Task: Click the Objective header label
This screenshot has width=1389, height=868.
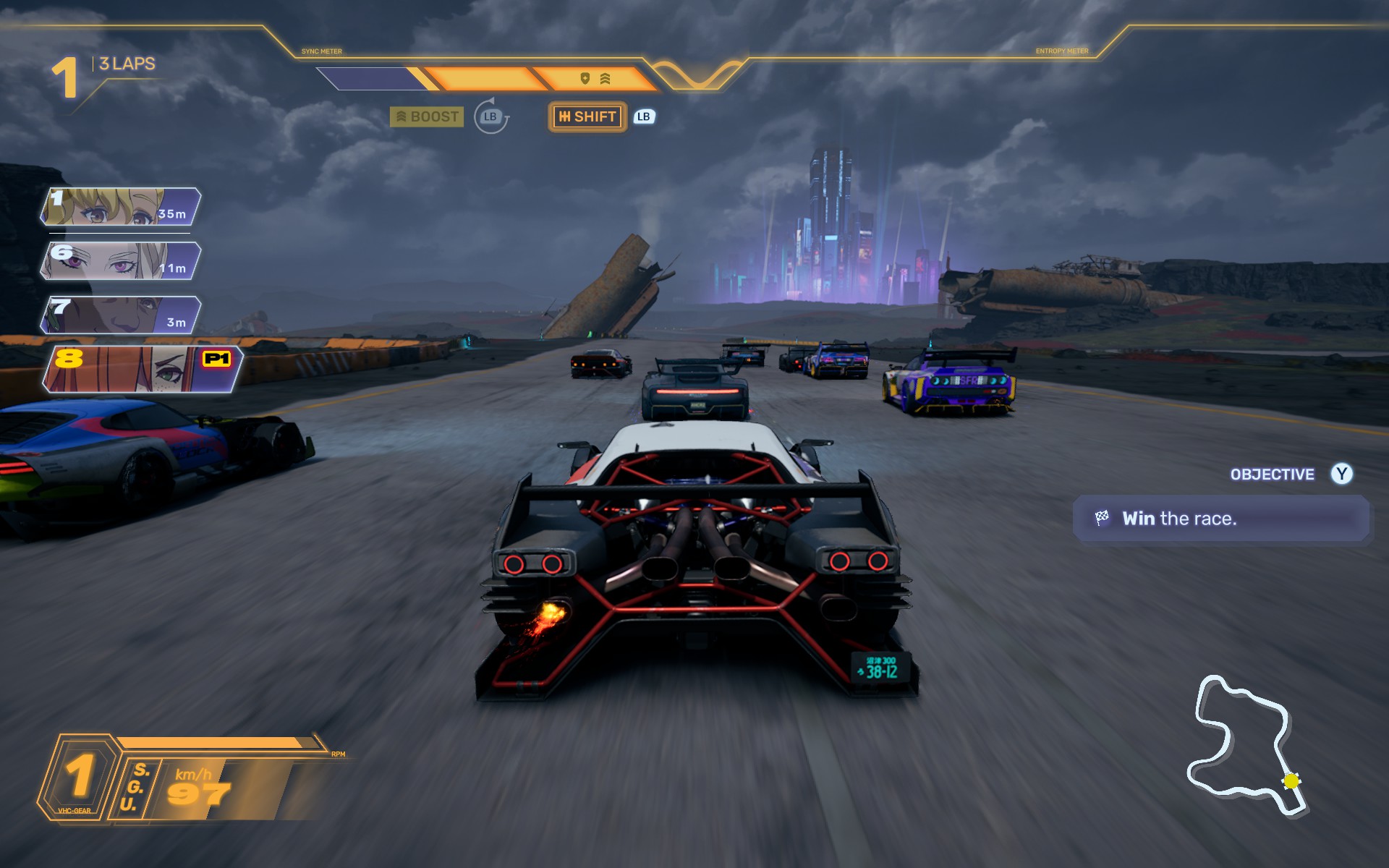Action: point(1272,475)
